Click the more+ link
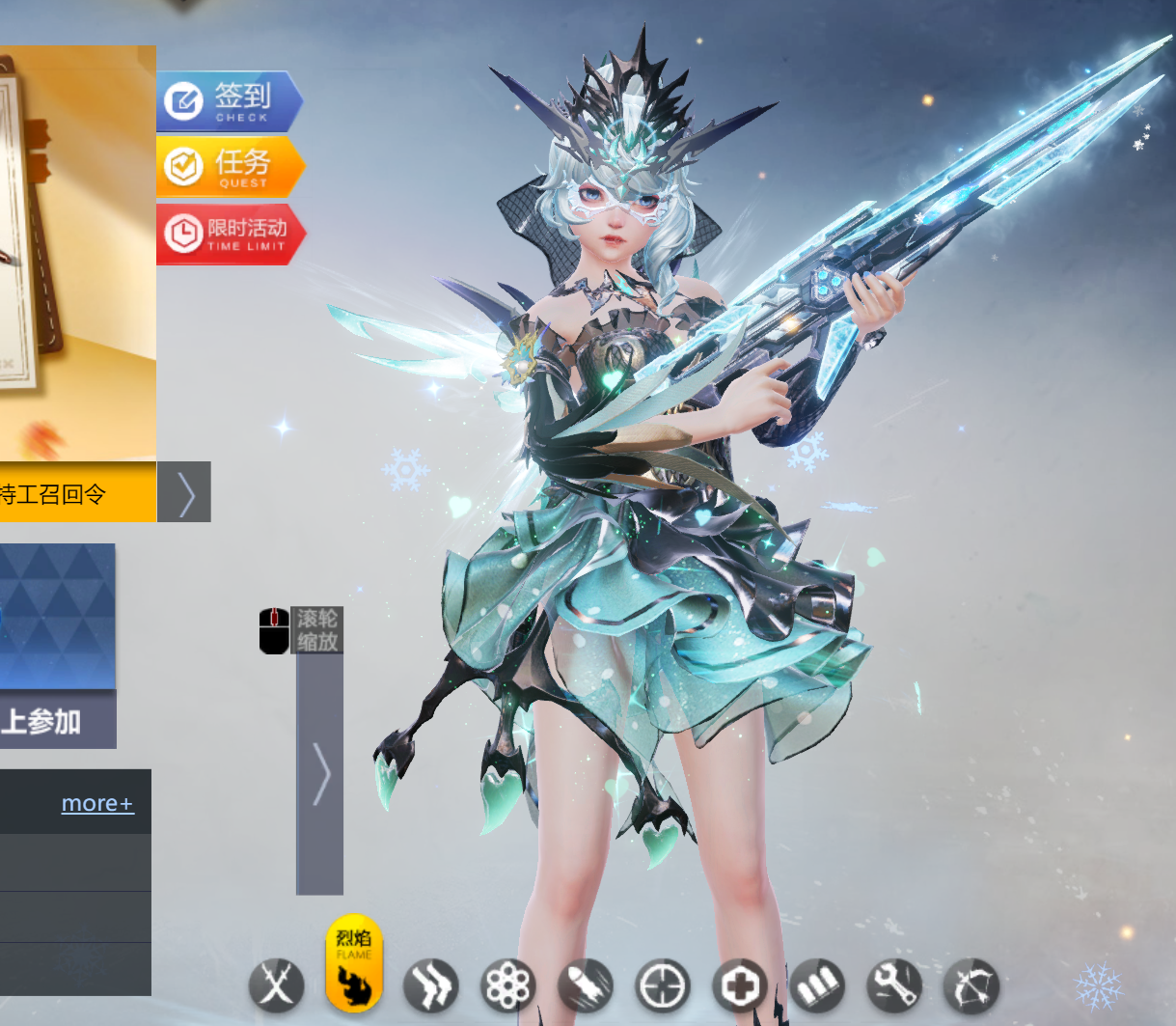Screen dimensions: 1176x1026 [97, 803]
